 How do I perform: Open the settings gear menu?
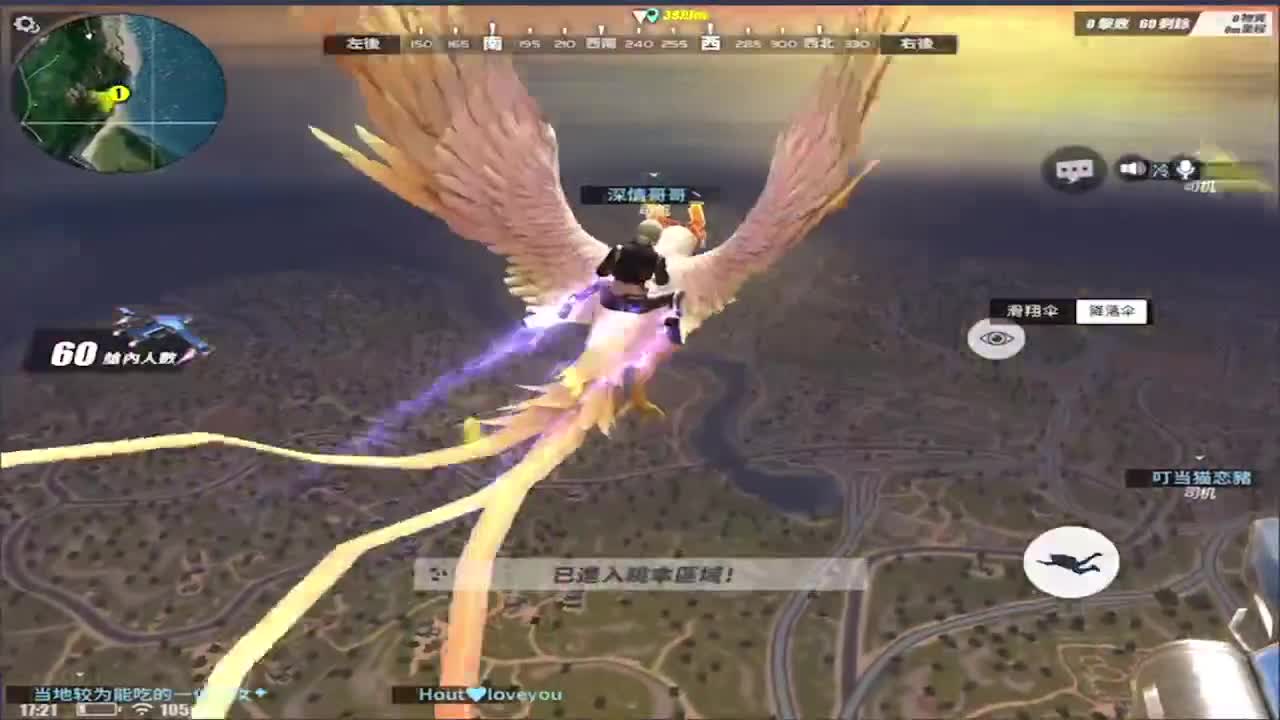[x=24, y=22]
